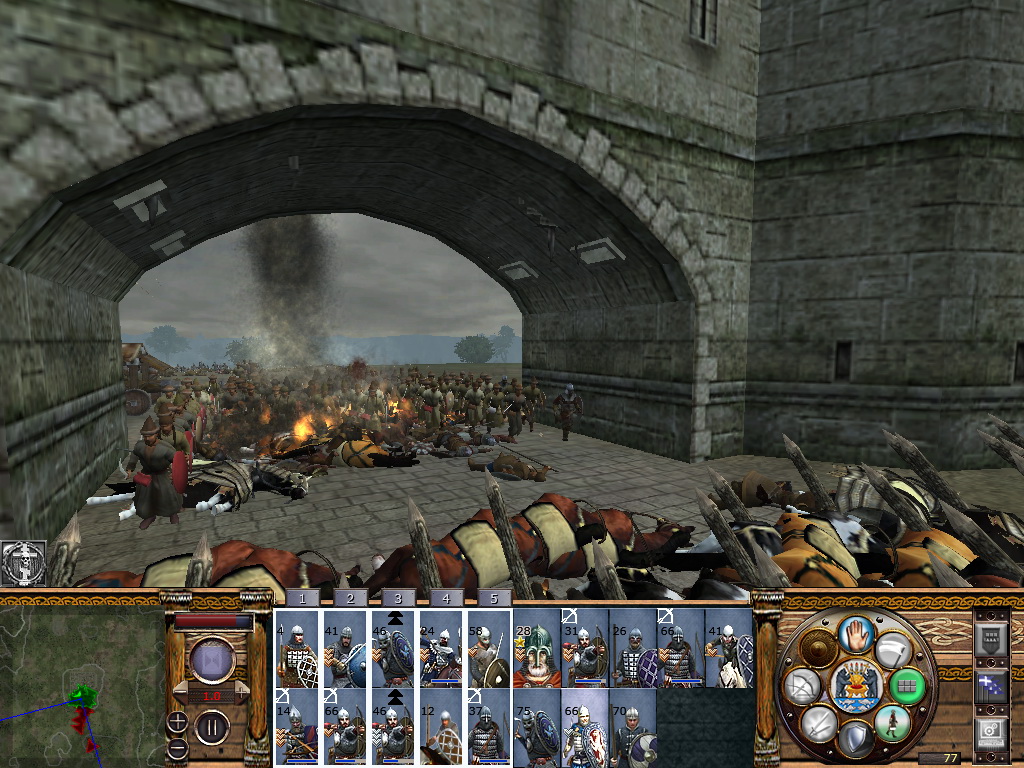1024x768 pixels.
Task: Pause the battle
Action: (212, 725)
